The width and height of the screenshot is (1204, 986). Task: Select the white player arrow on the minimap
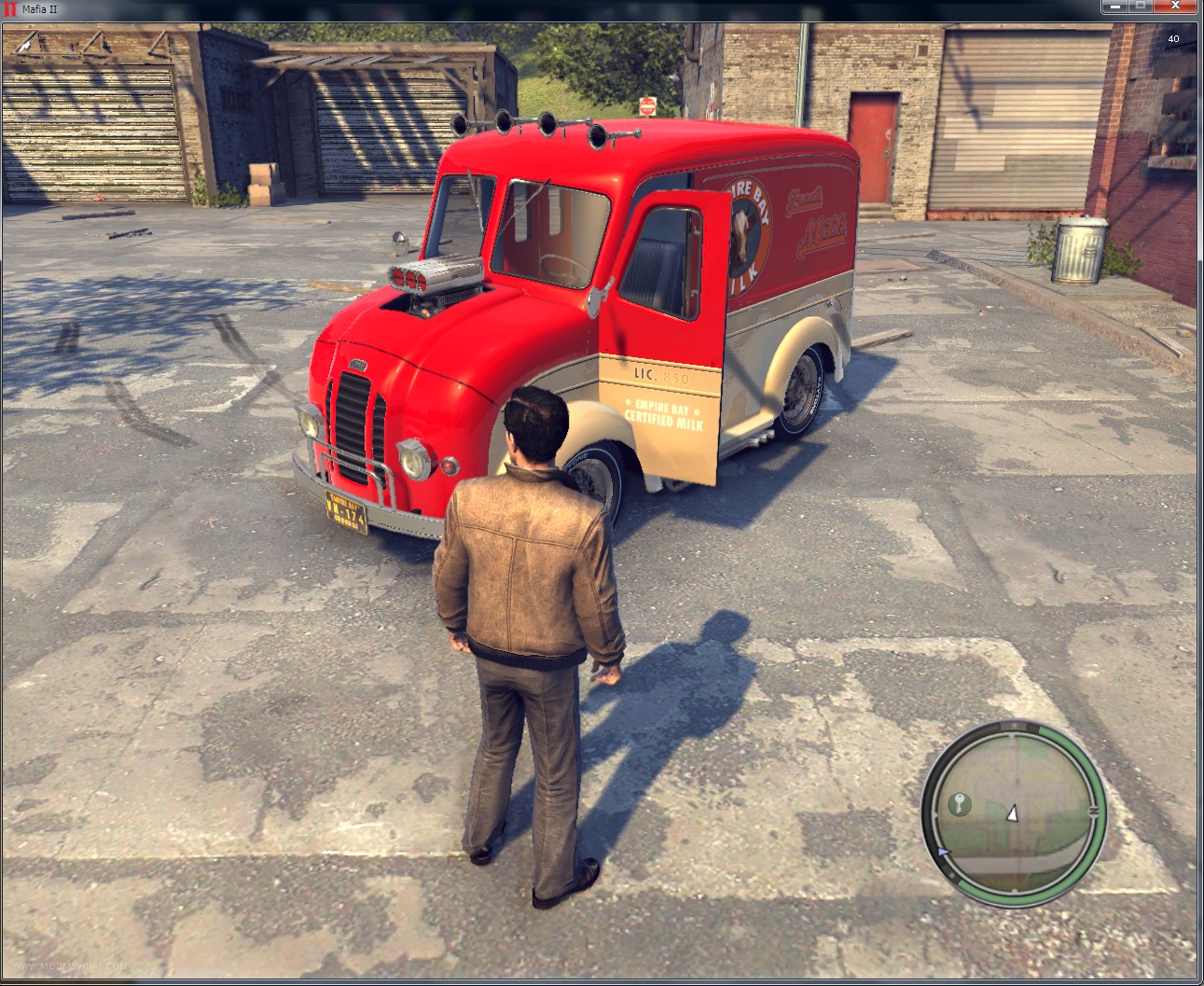point(1012,813)
